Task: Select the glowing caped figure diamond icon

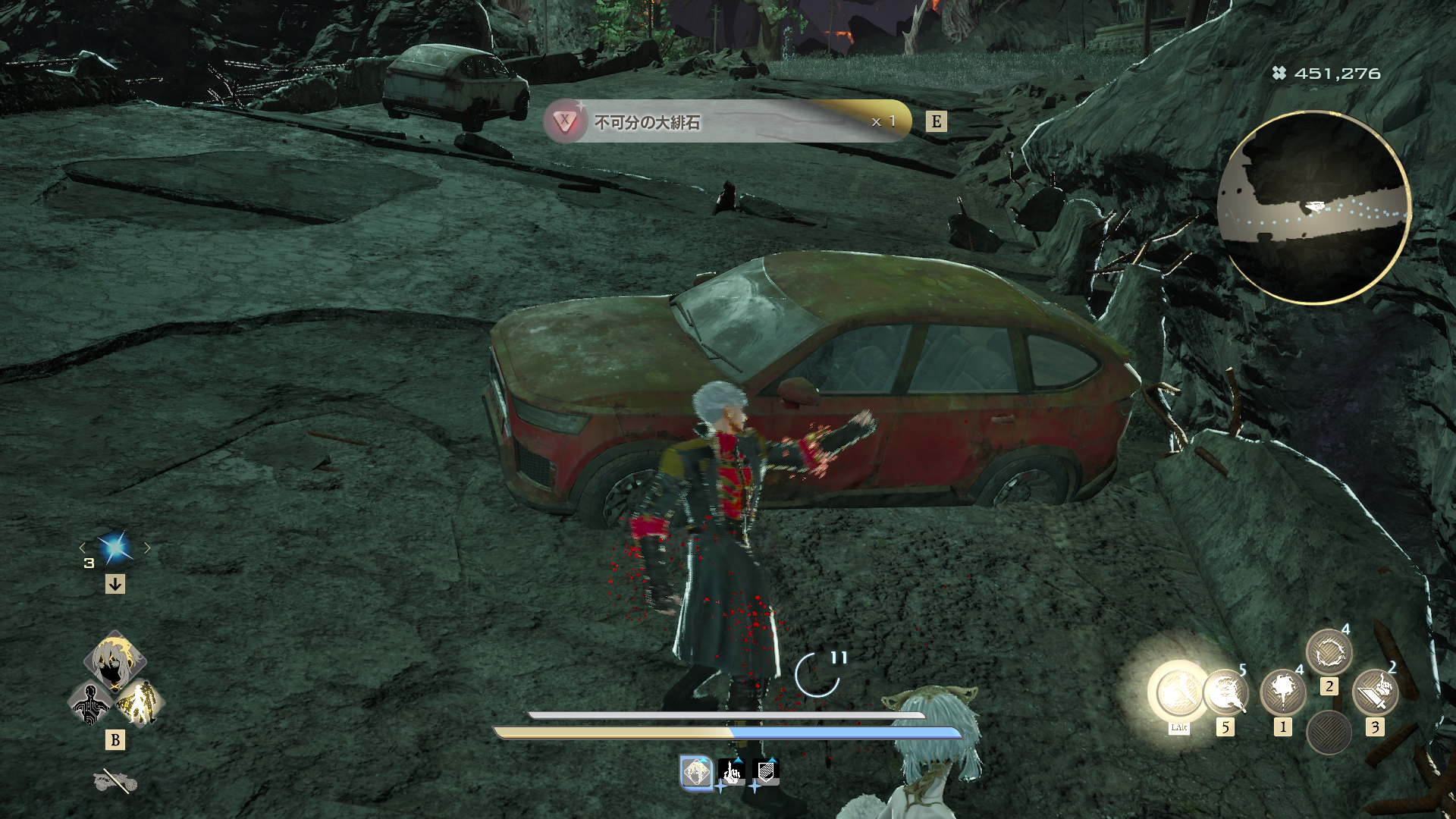Action: pos(140,704)
